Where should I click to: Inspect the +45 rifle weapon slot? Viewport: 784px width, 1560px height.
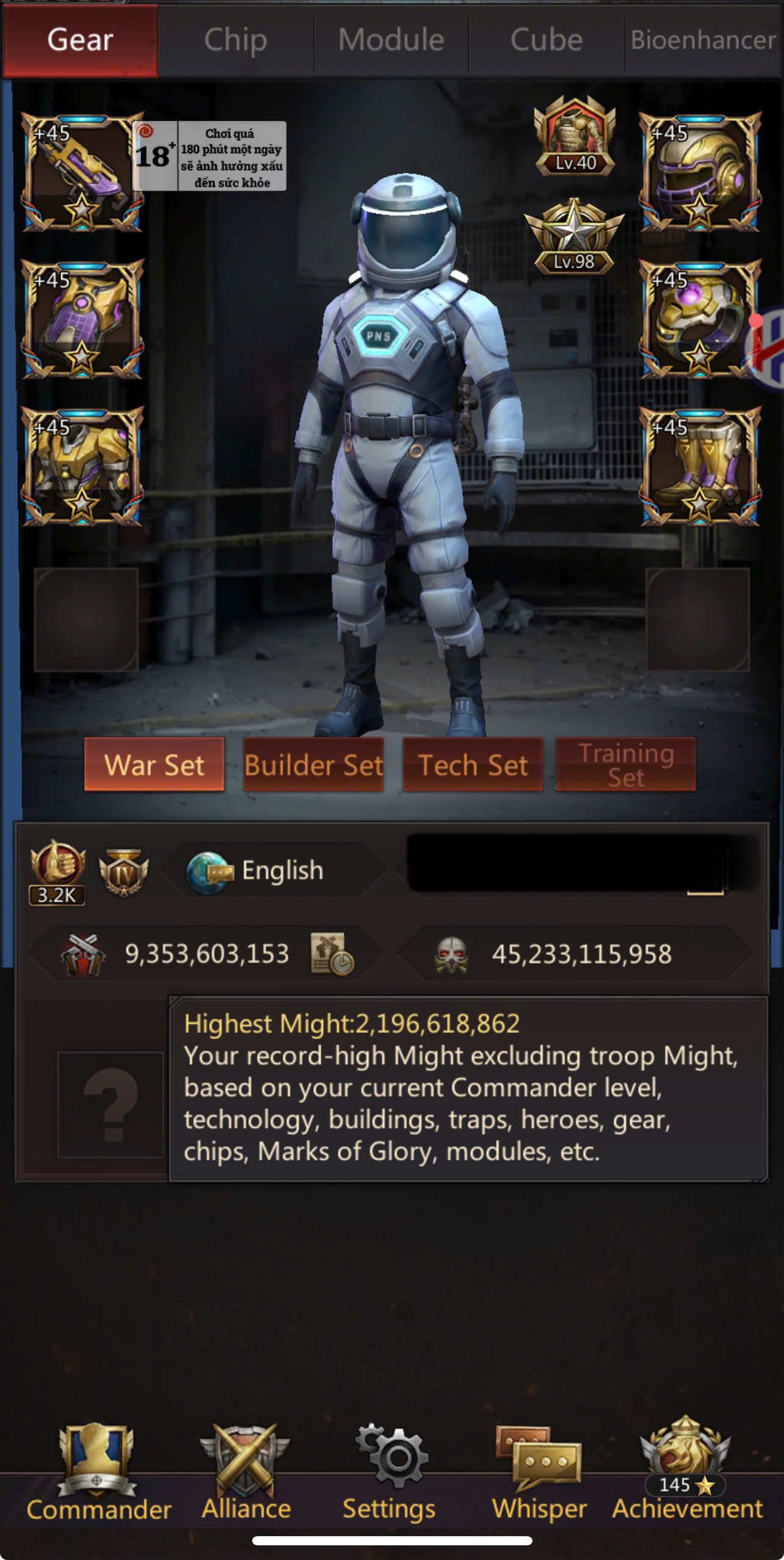click(x=82, y=172)
